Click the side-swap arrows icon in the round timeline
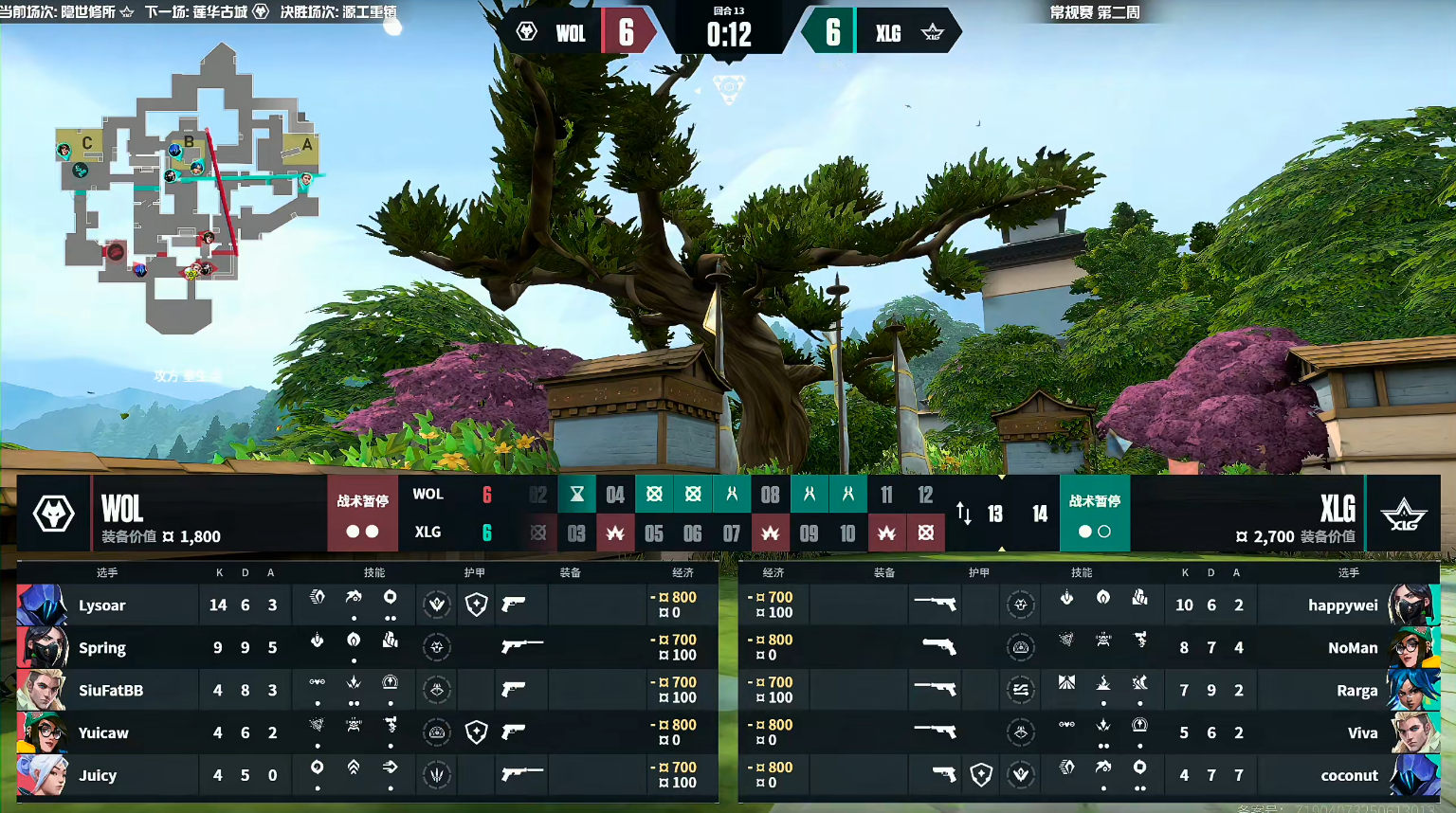 click(x=963, y=514)
